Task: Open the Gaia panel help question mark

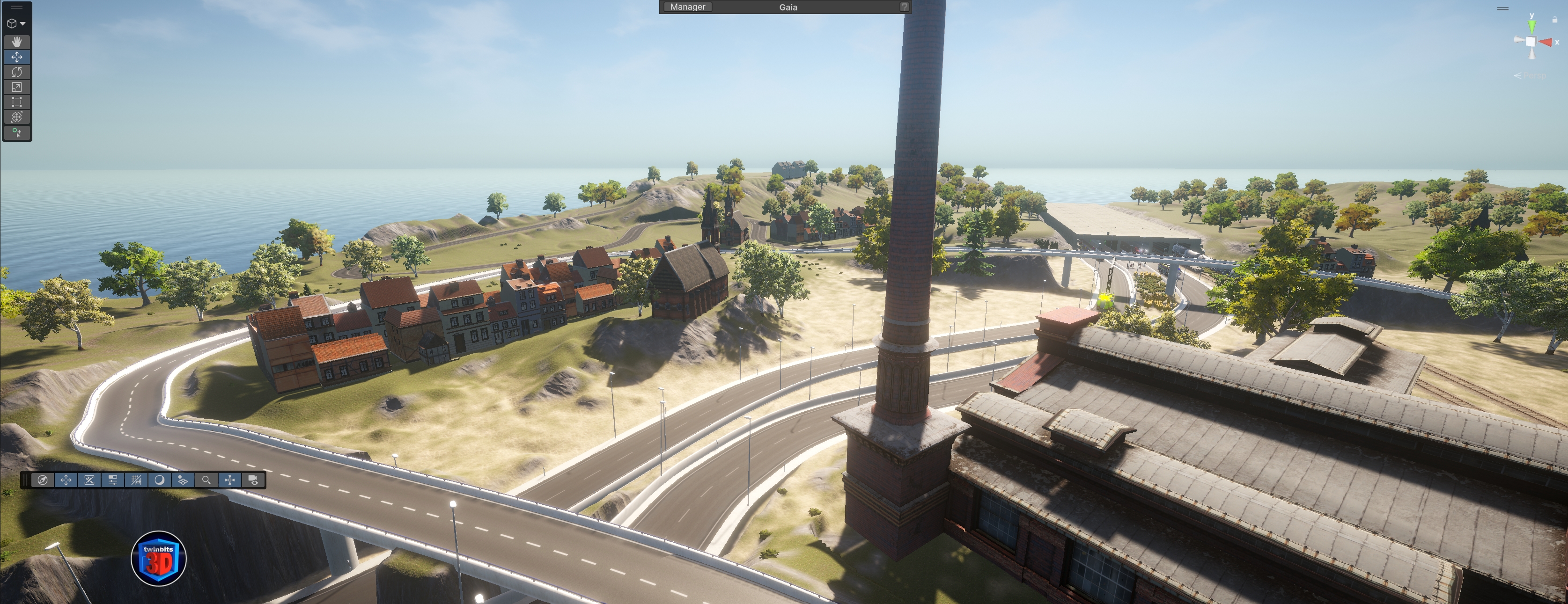Action: tap(905, 7)
